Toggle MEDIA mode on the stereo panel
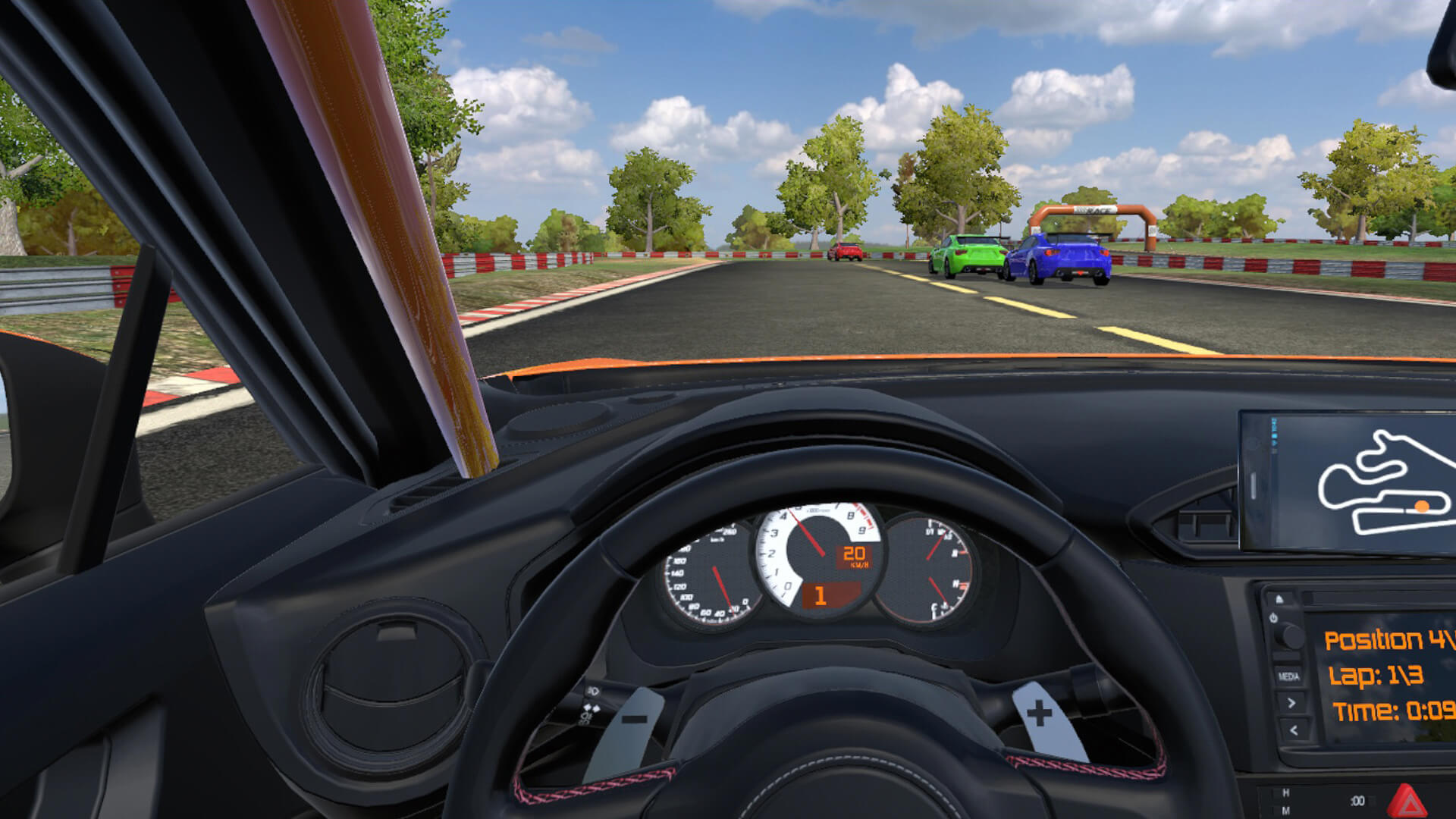This screenshot has height=819, width=1456. coord(1289,676)
